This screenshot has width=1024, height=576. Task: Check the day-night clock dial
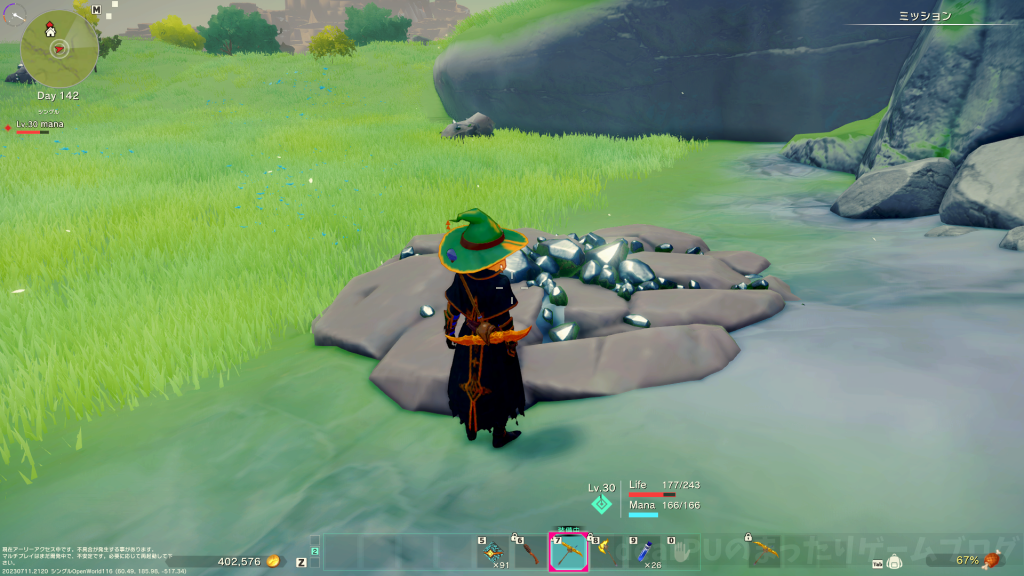14,13
